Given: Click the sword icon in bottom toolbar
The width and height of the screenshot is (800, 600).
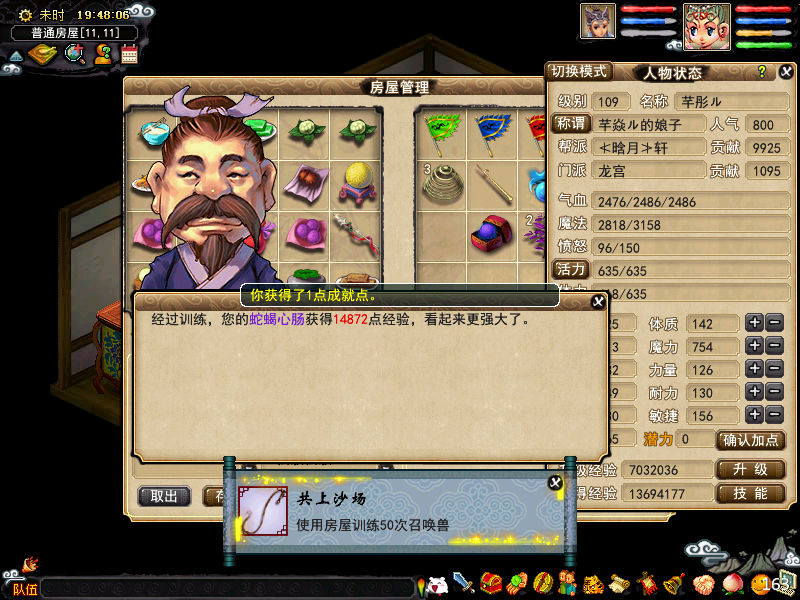Looking at the screenshot, I should pos(463,583).
